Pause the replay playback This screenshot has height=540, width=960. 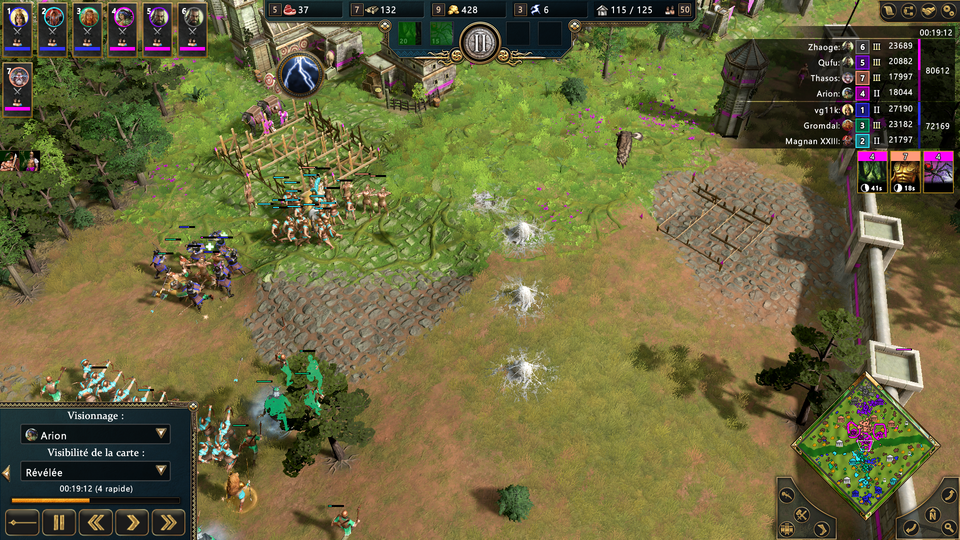(x=59, y=521)
